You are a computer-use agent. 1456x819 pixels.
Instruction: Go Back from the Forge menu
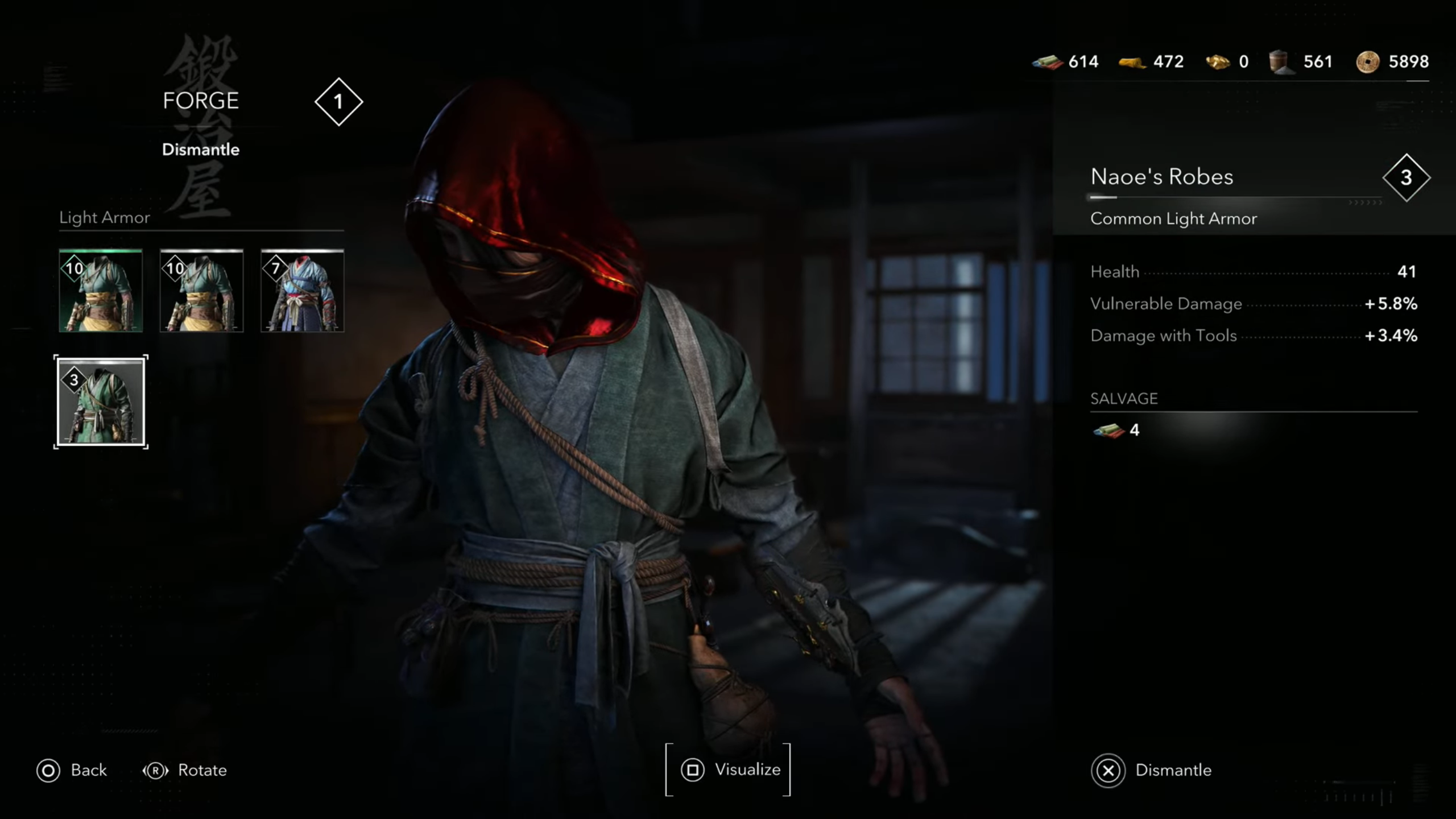point(72,770)
